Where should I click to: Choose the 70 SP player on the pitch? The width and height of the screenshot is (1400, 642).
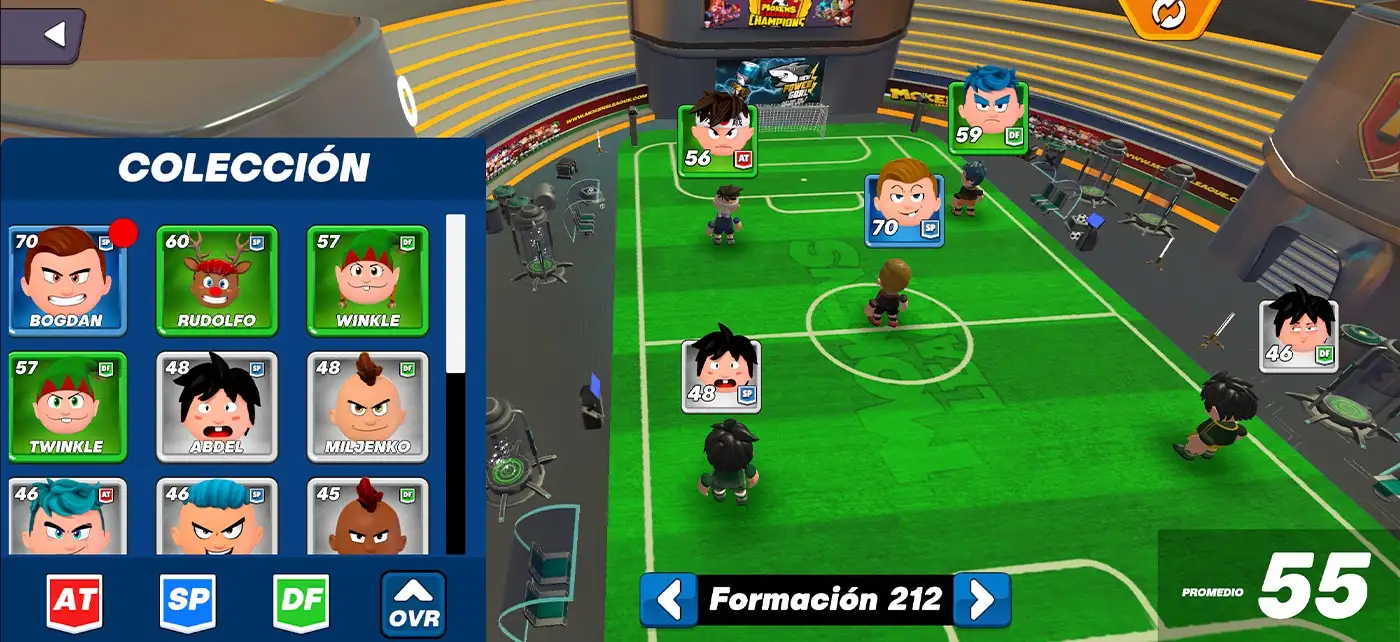click(904, 210)
